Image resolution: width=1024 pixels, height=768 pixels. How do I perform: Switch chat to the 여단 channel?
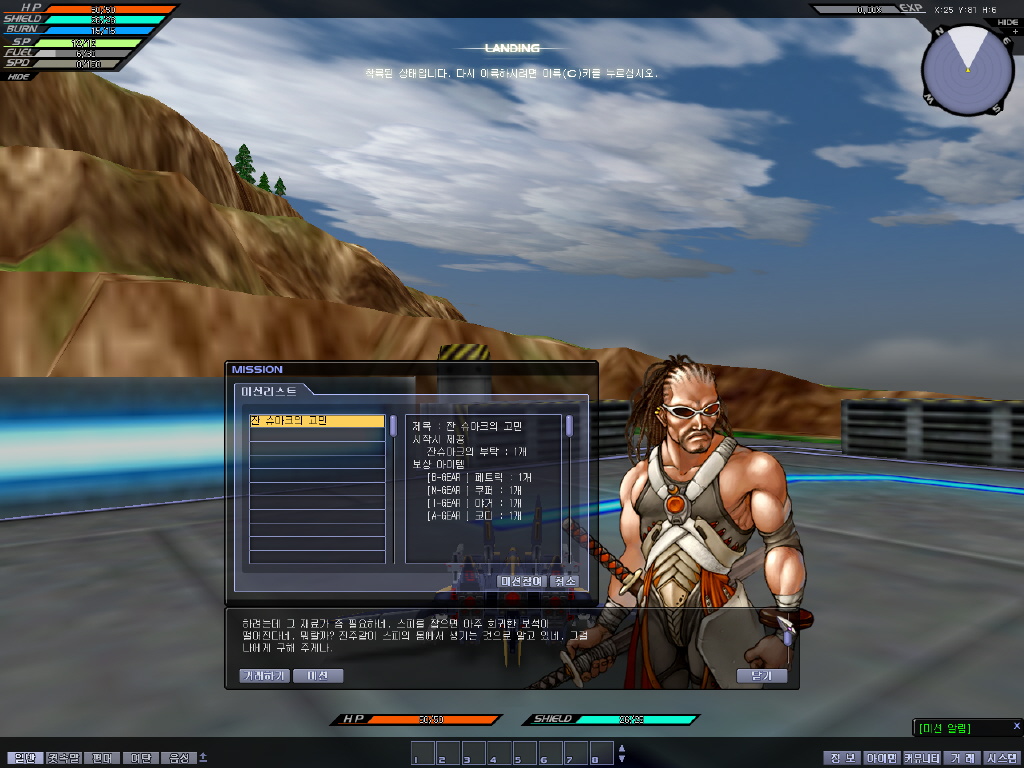point(141,758)
